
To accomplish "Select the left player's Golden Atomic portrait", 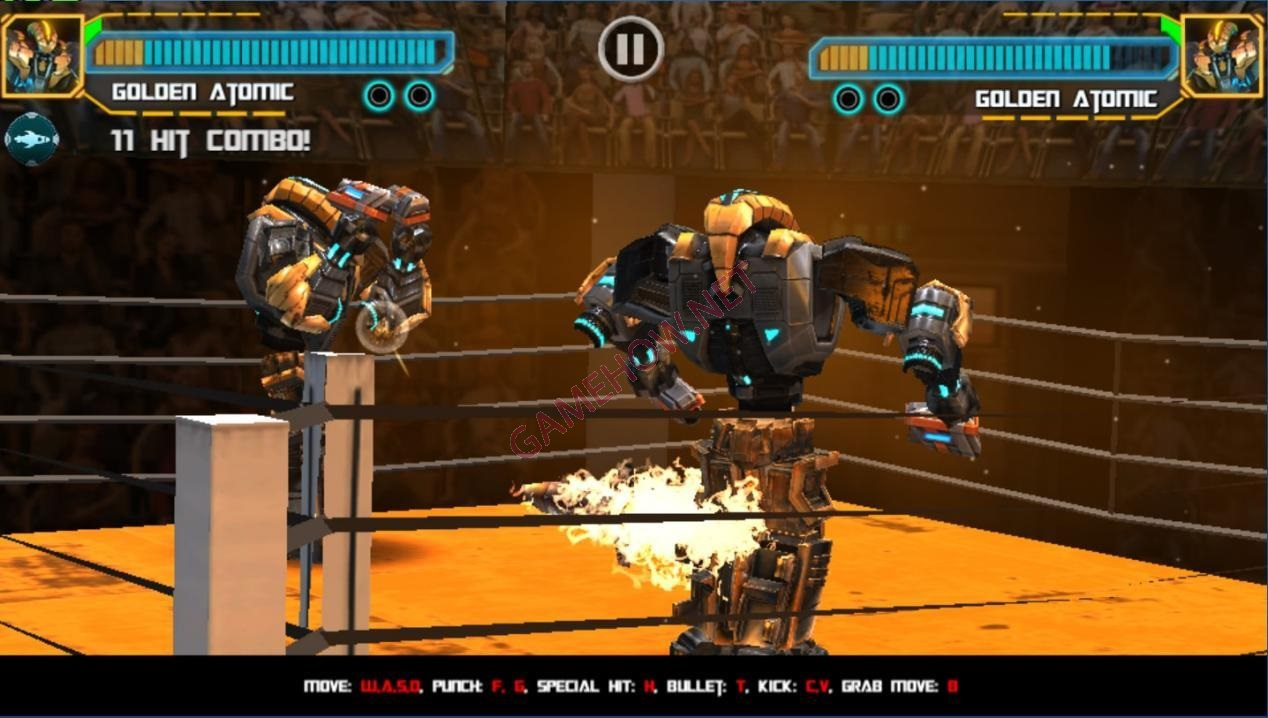I will (x=40, y=56).
